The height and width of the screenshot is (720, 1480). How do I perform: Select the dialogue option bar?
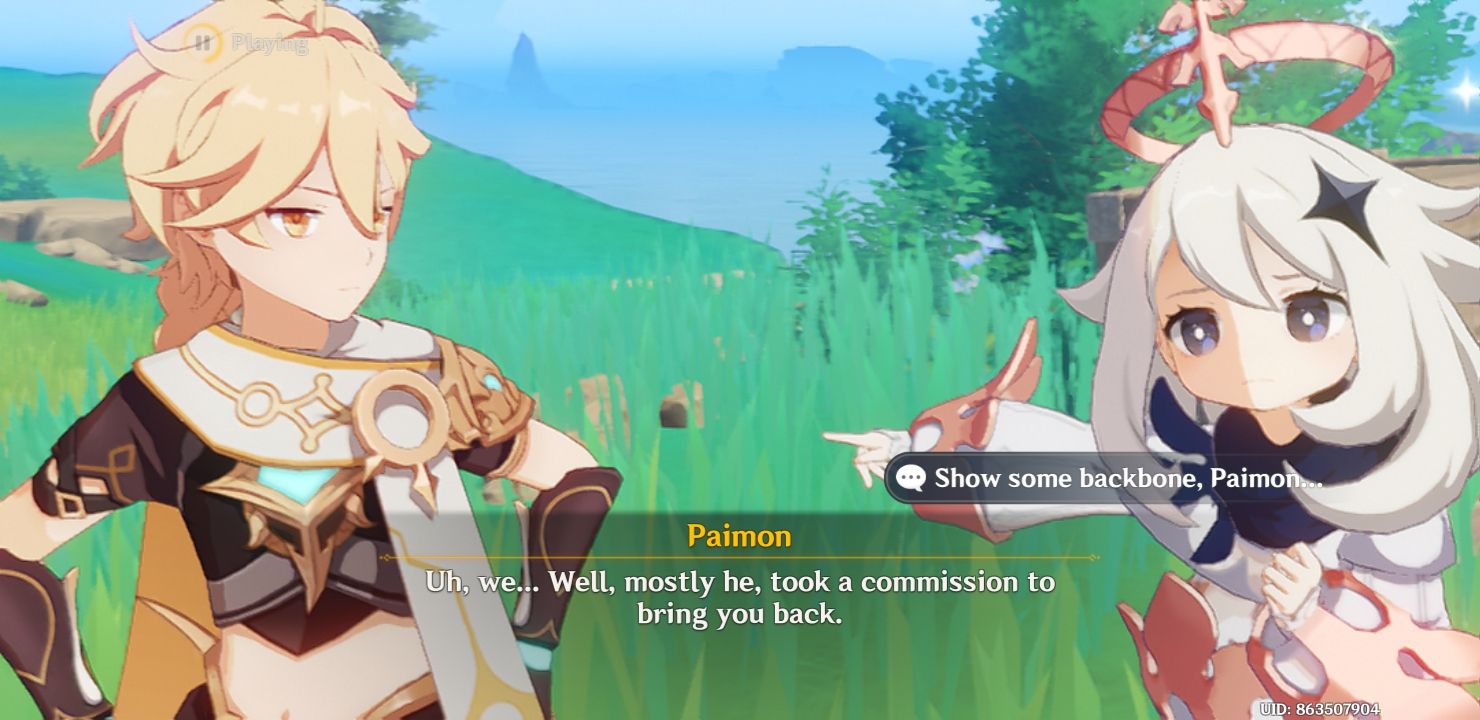coord(1120,479)
